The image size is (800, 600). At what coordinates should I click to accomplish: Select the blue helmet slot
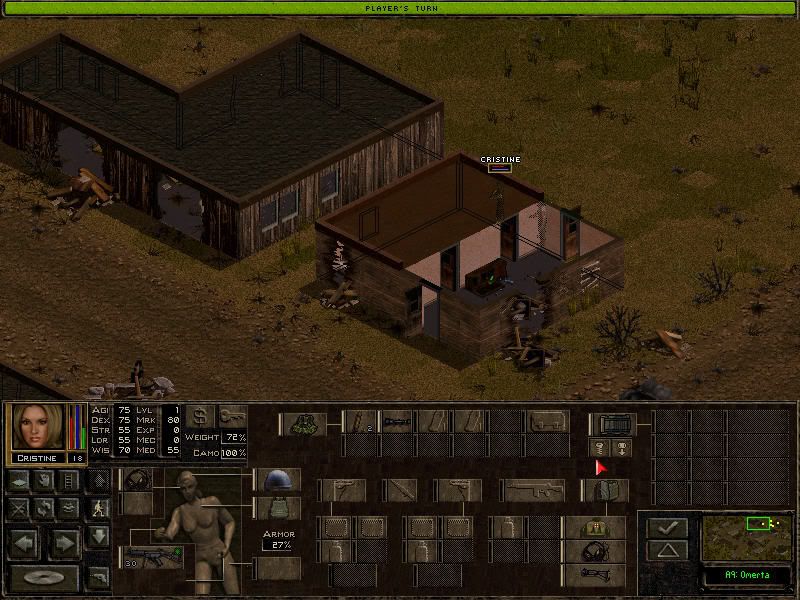[x=277, y=480]
